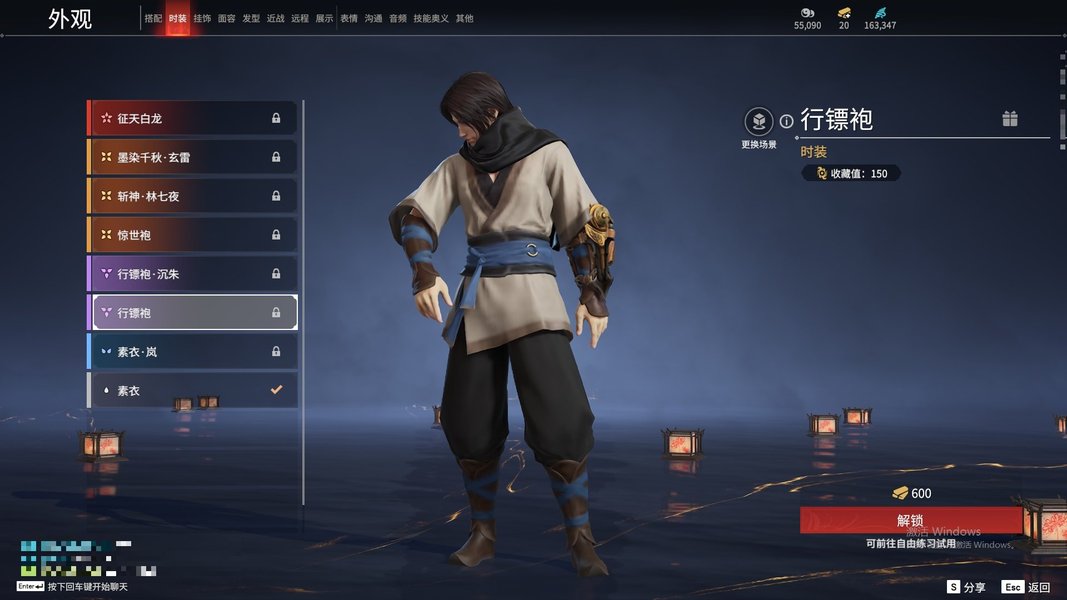Switch to the 发型 hairstyle tab
Image resolution: width=1067 pixels, height=600 pixels.
click(251, 19)
